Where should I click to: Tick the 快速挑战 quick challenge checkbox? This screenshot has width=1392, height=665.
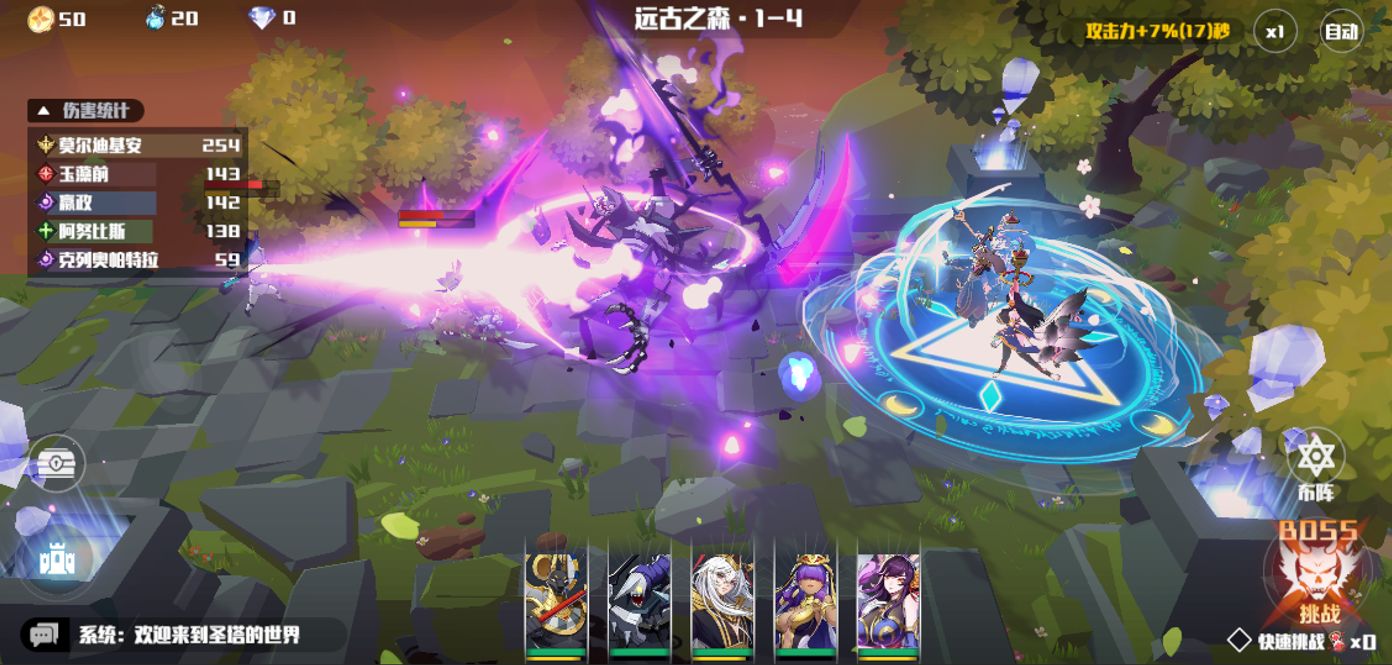click(x=1240, y=640)
